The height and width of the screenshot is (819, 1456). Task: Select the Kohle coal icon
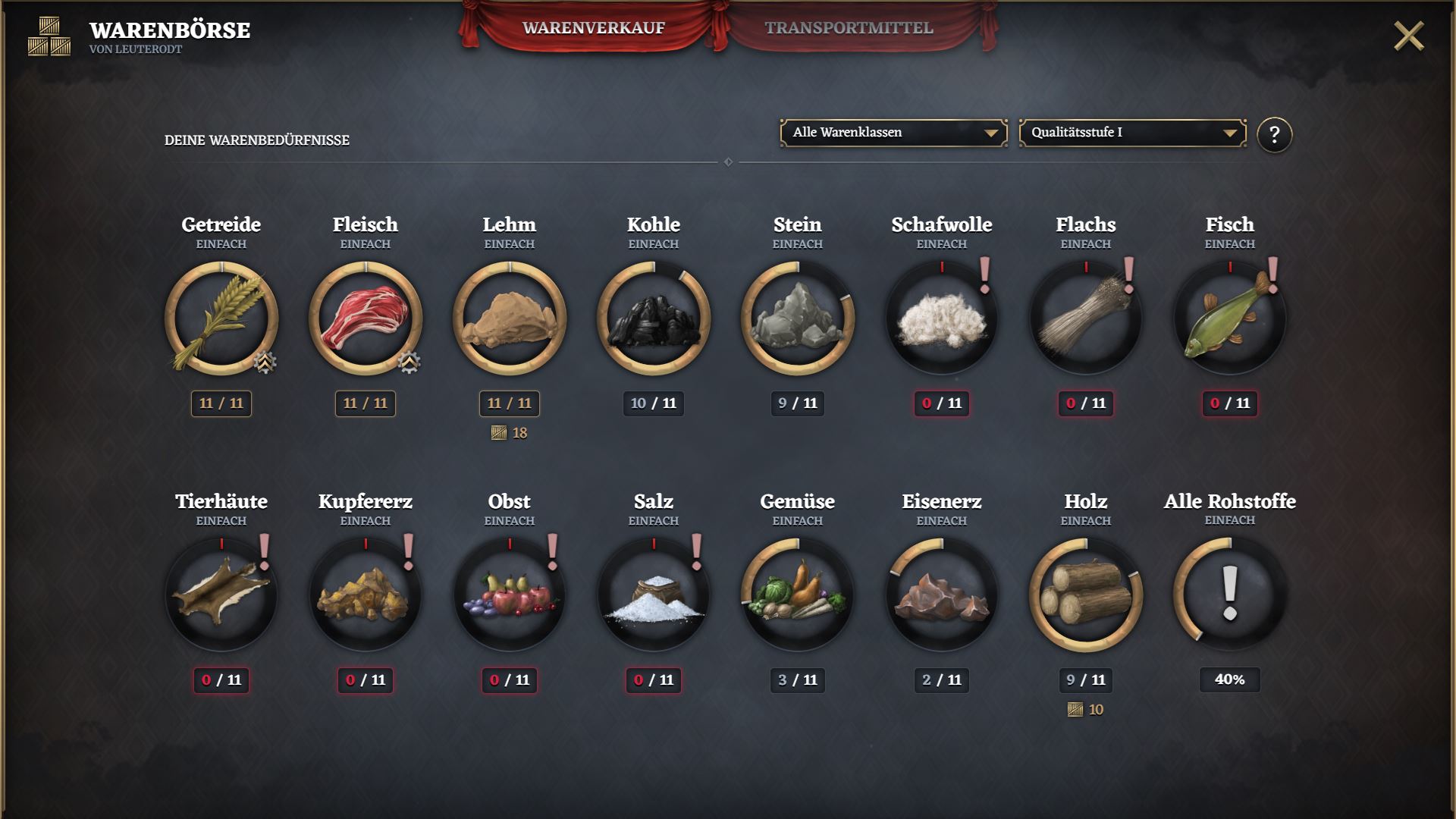[x=654, y=318]
